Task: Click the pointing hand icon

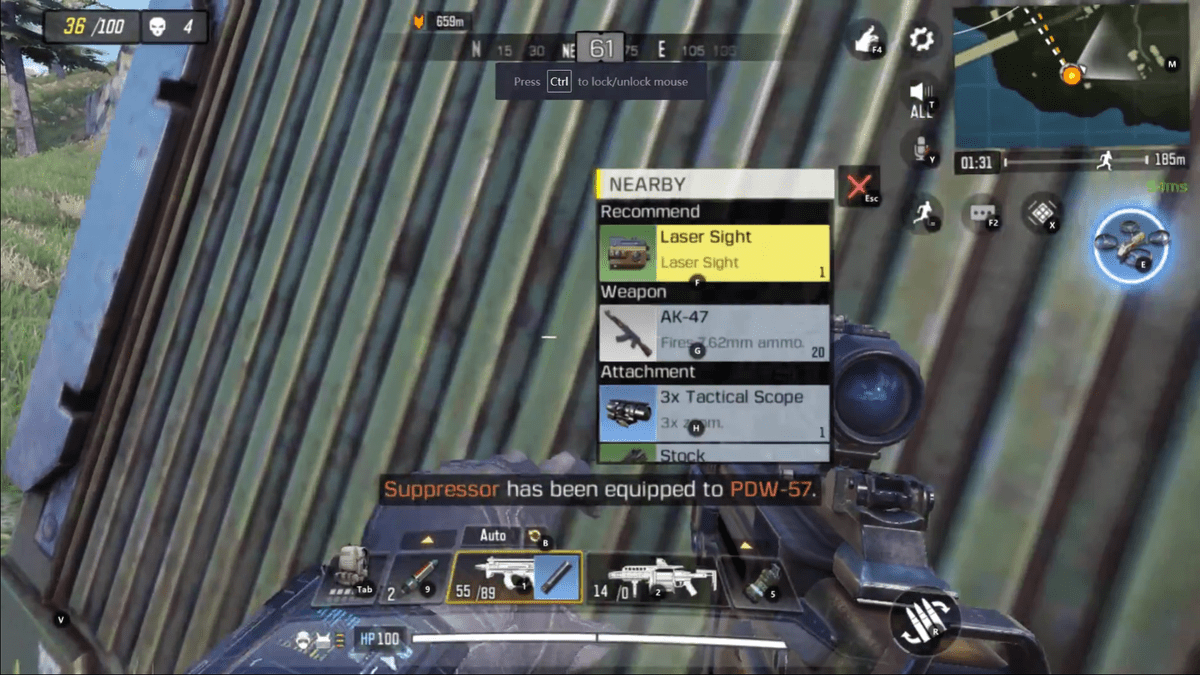Action: (x=865, y=40)
